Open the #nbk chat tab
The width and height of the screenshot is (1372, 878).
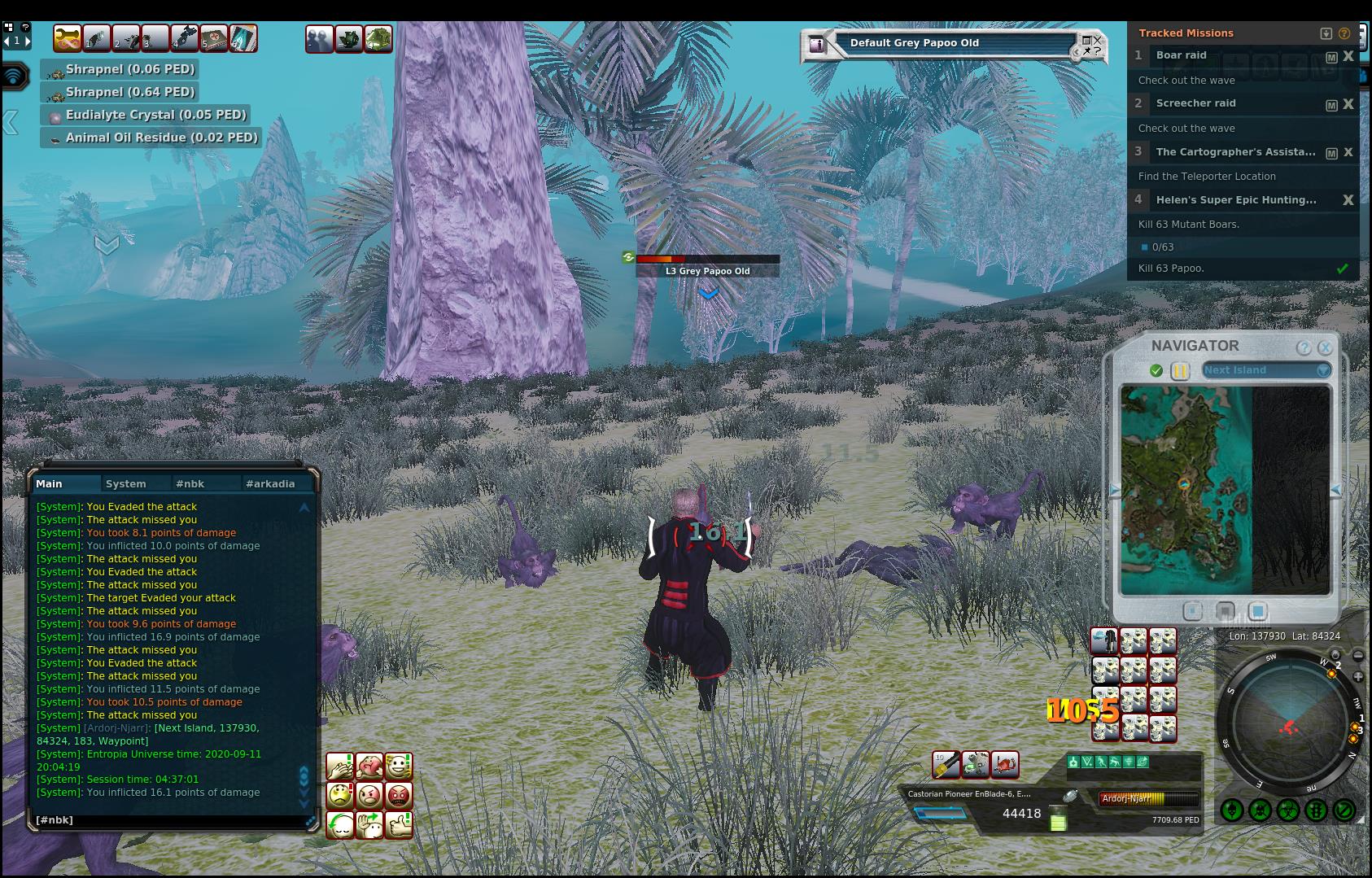190,483
